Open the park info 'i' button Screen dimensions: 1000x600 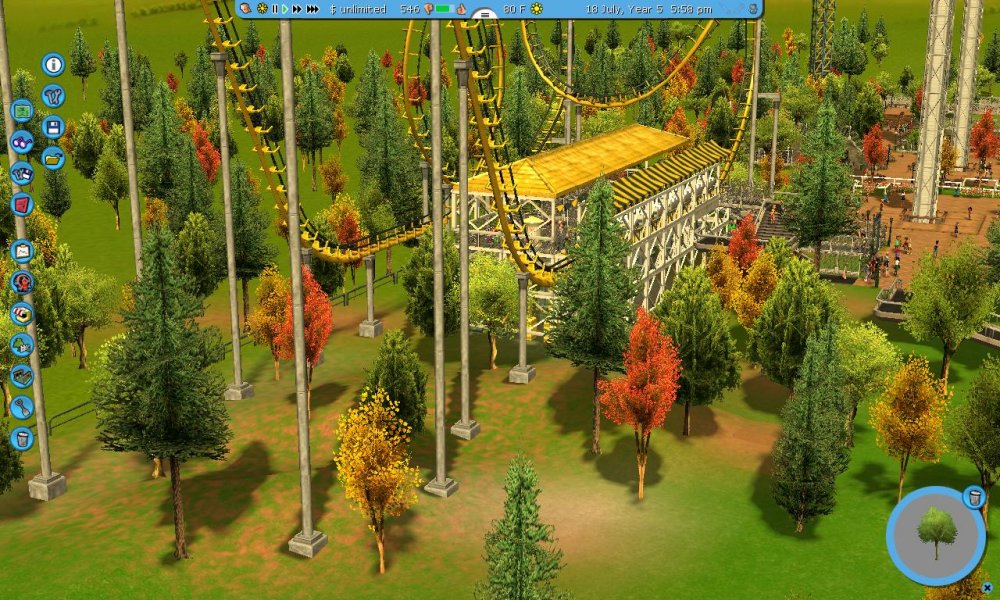53,65
